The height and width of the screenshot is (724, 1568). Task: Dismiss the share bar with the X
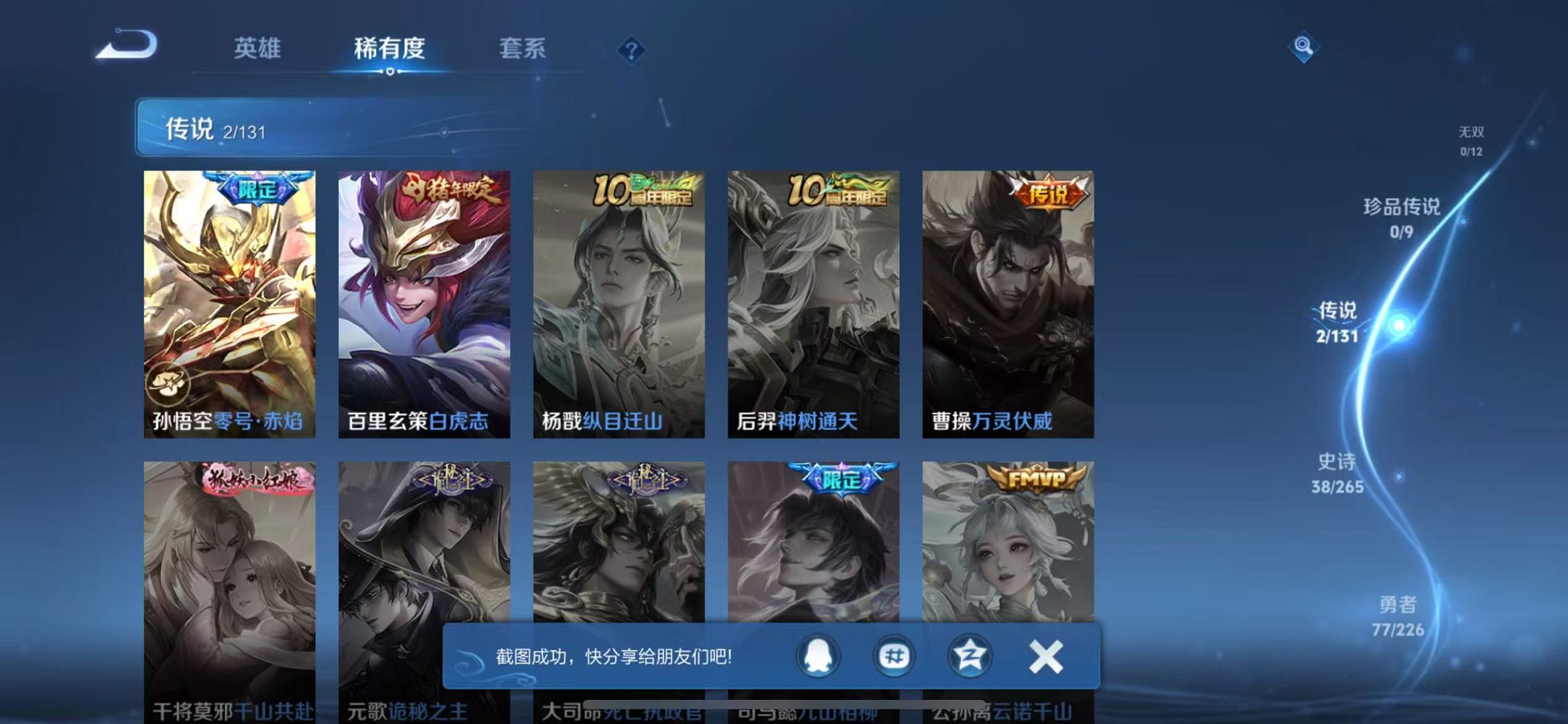[x=1045, y=656]
